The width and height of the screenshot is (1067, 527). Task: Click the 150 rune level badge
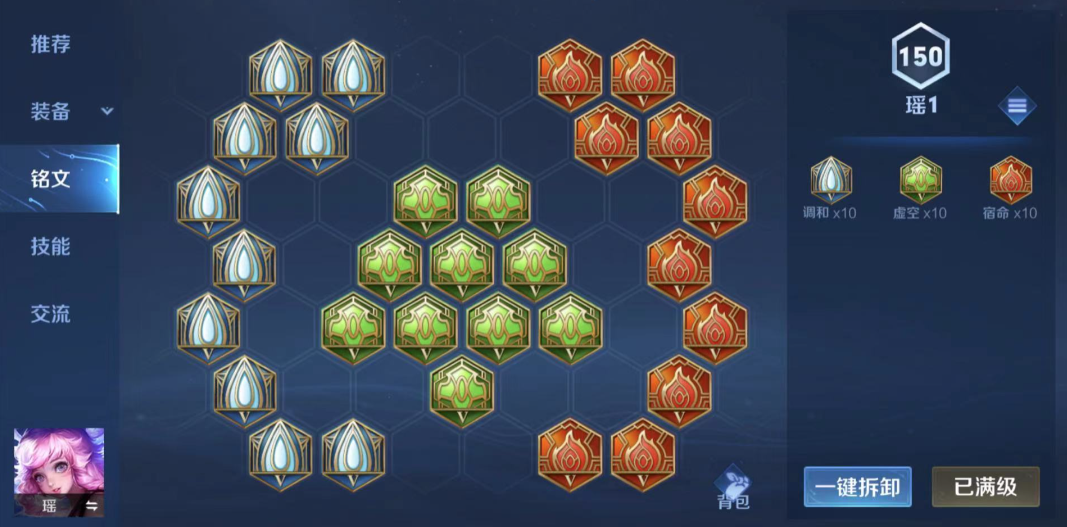(920, 57)
